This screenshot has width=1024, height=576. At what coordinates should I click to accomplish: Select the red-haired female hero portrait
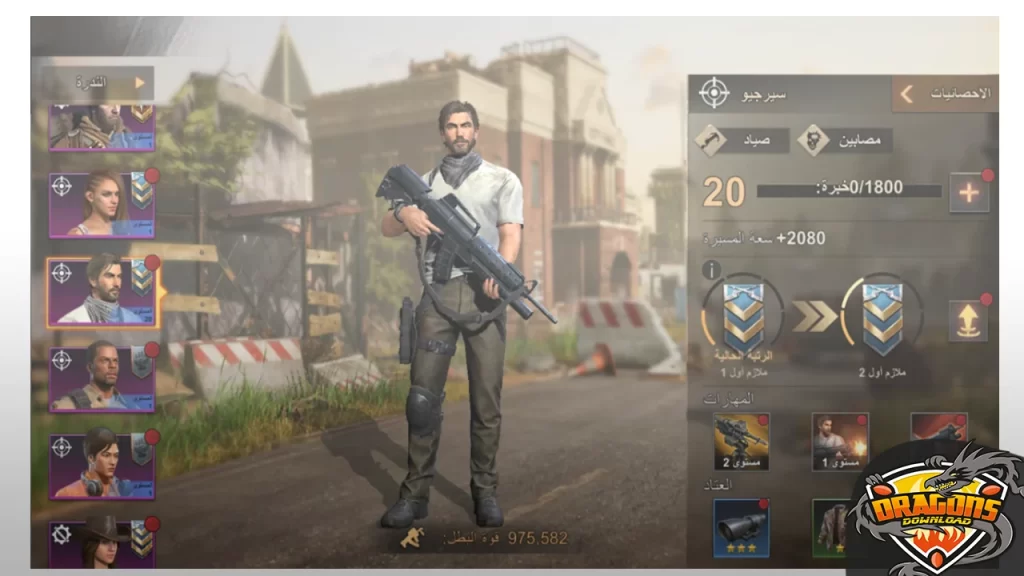click(x=102, y=204)
